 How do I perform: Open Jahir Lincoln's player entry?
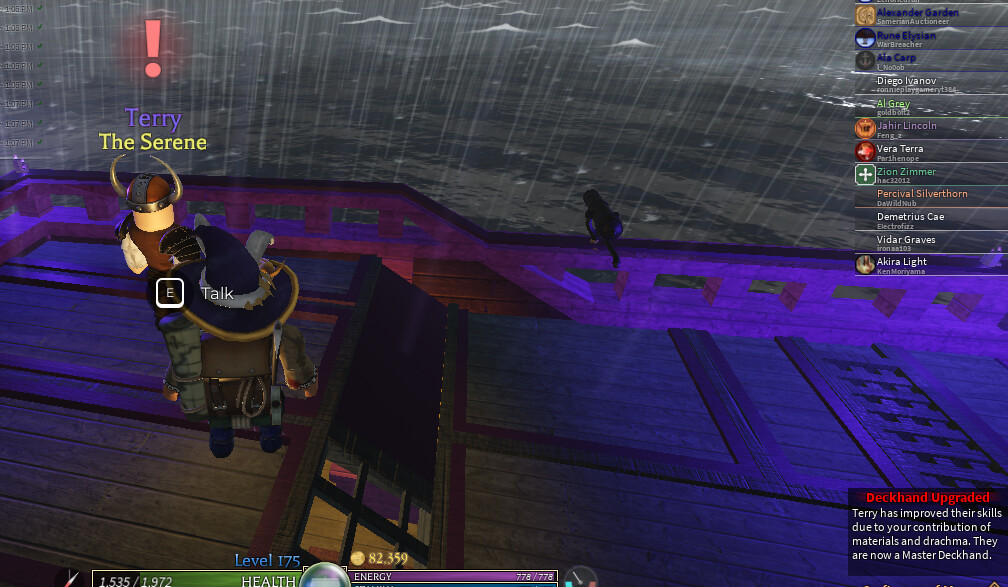tap(906, 128)
